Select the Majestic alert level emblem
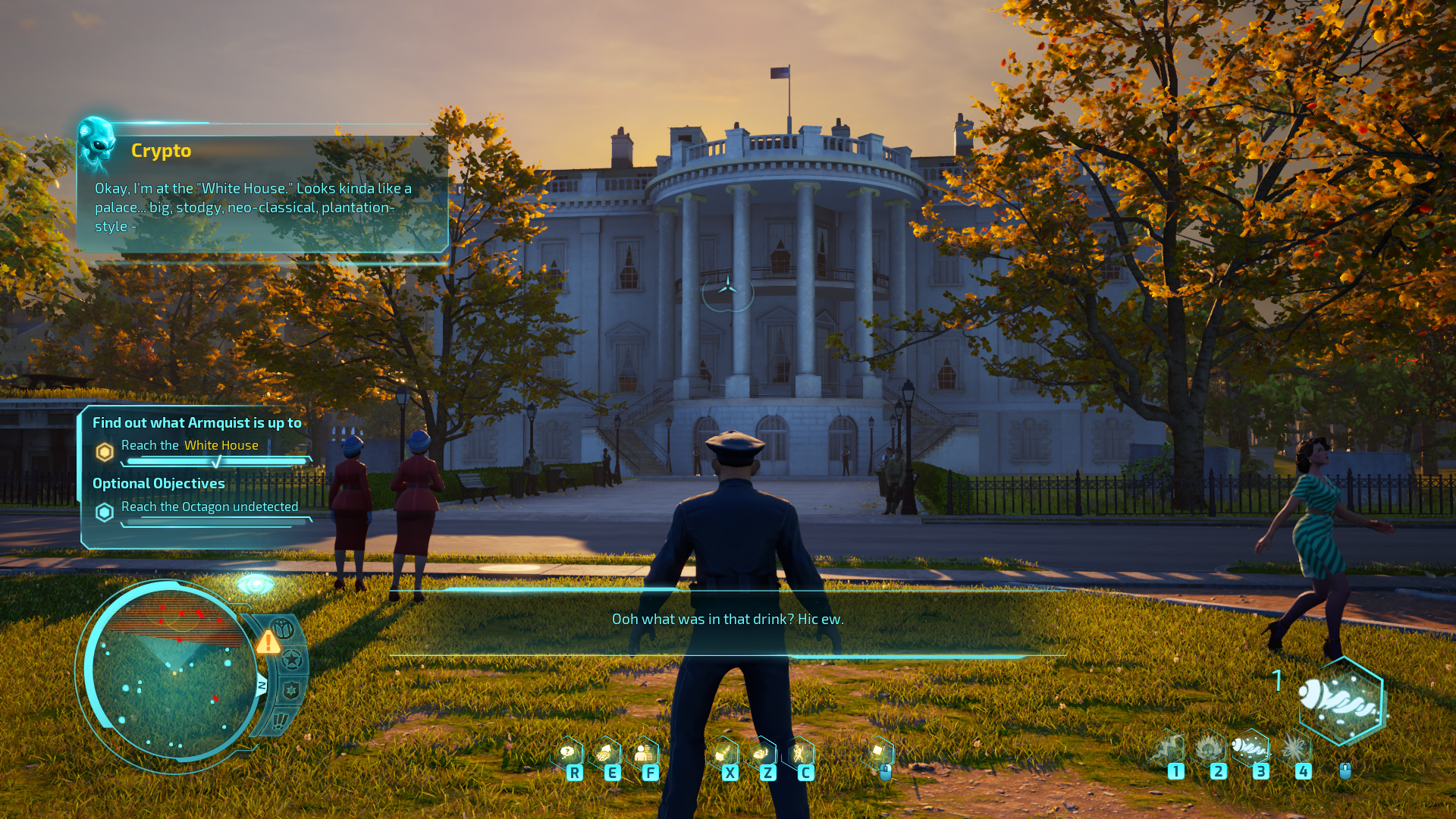 (283, 629)
